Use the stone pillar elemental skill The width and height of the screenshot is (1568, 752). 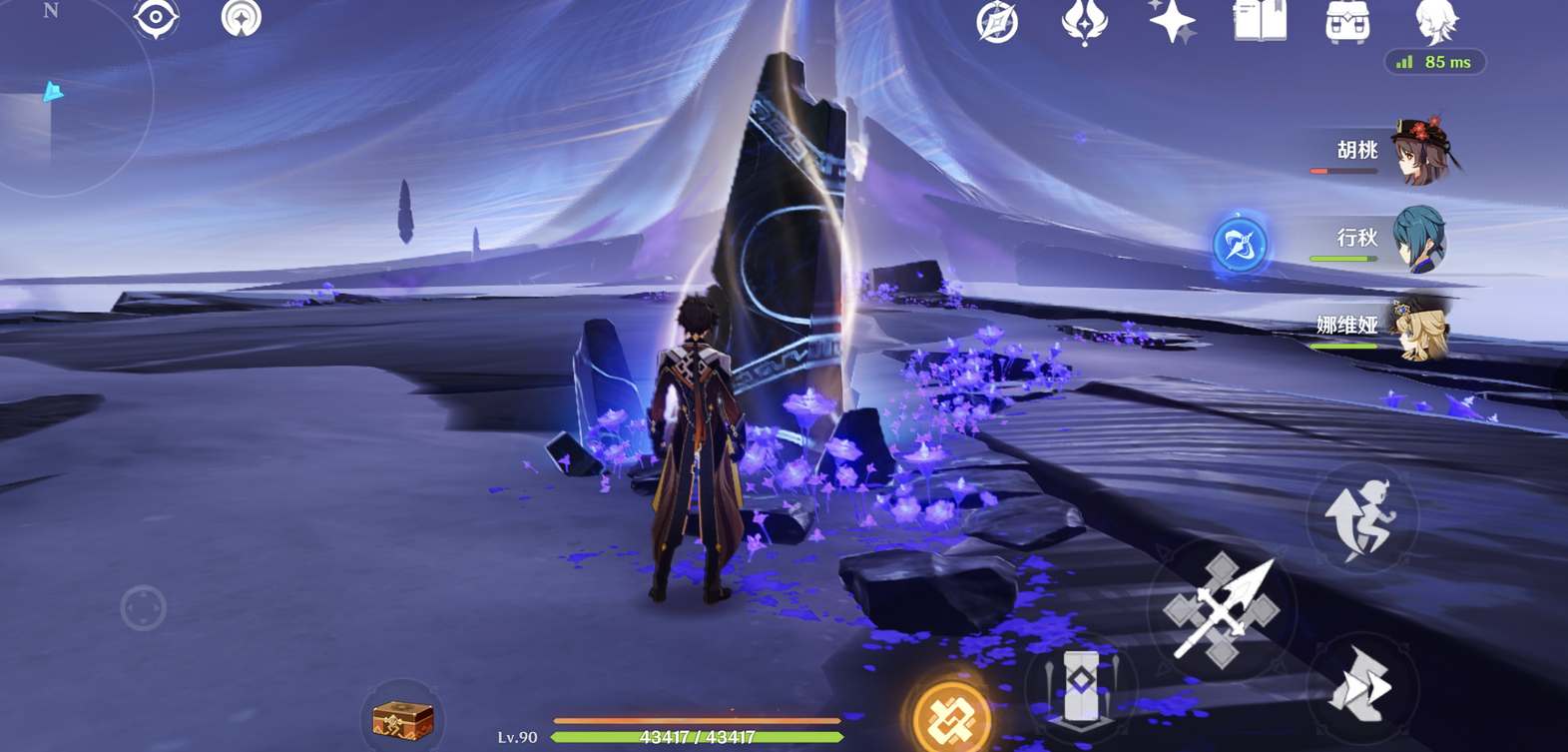pyautogui.click(x=1081, y=686)
